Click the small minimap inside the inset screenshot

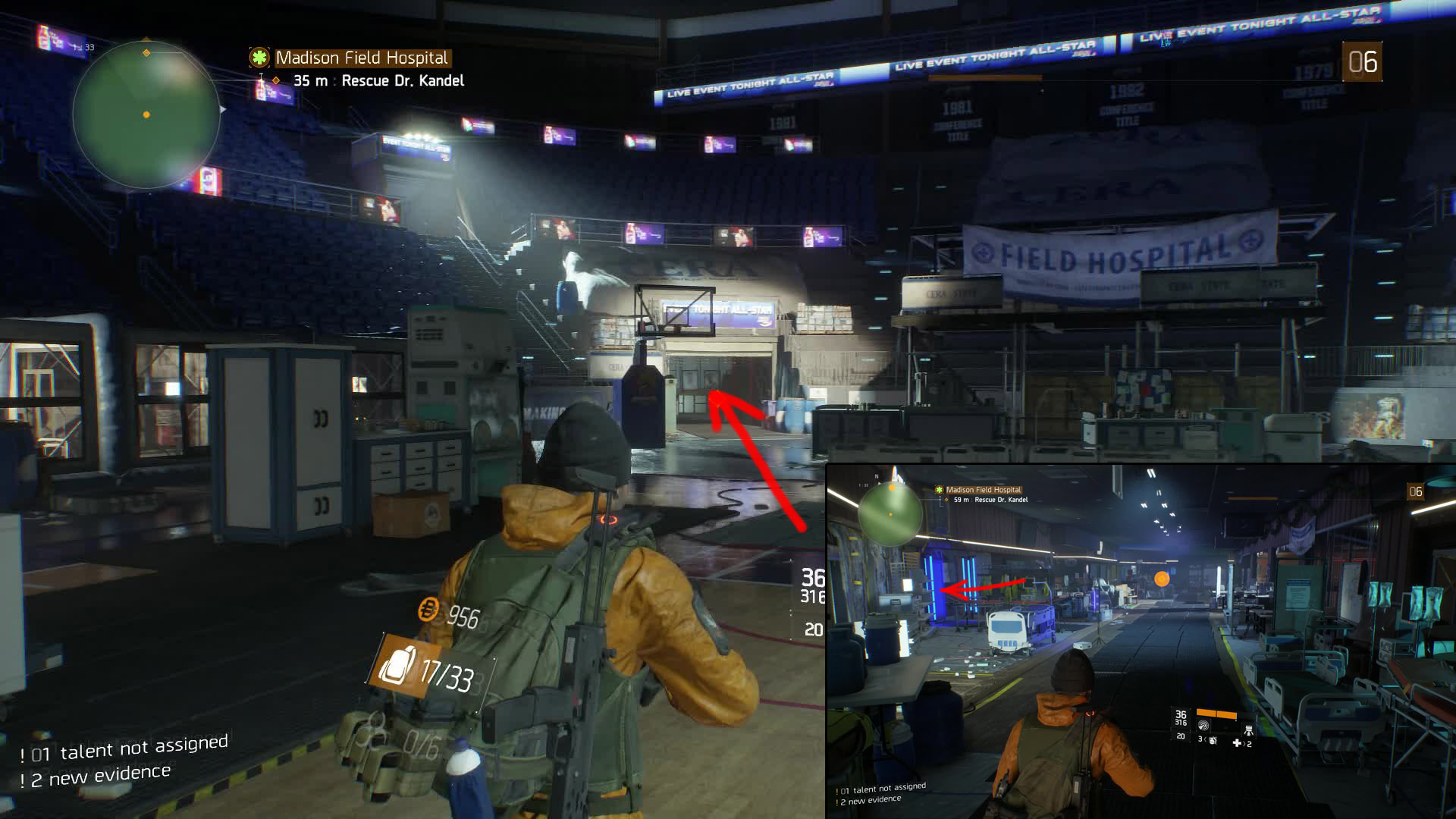tap(890, 514)
